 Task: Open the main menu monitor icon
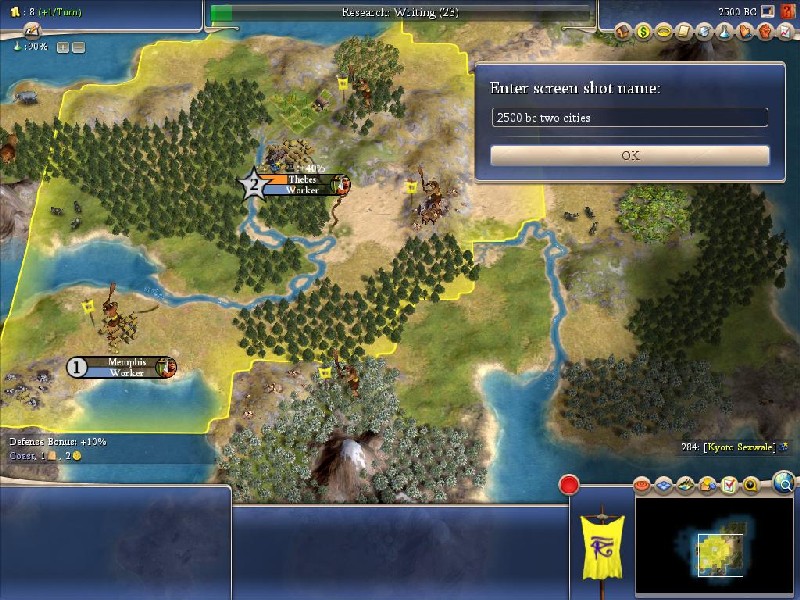768,10
